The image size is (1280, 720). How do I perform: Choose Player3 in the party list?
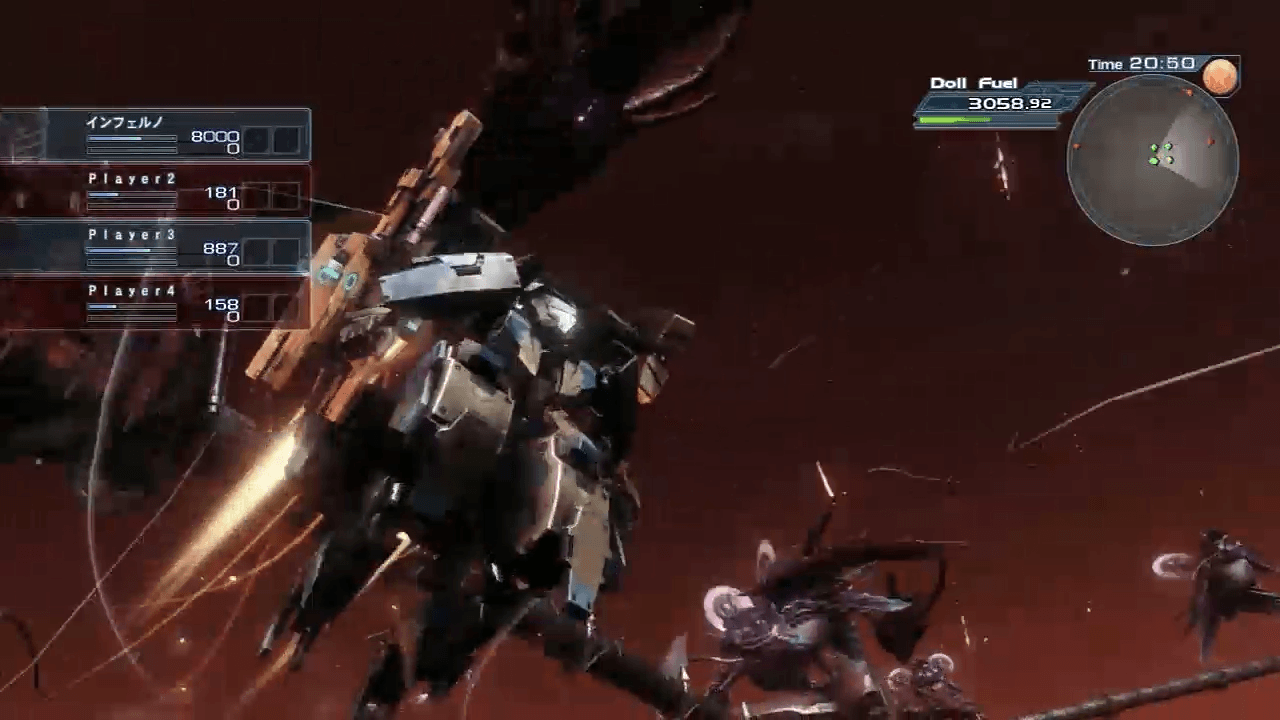point(155,247)
